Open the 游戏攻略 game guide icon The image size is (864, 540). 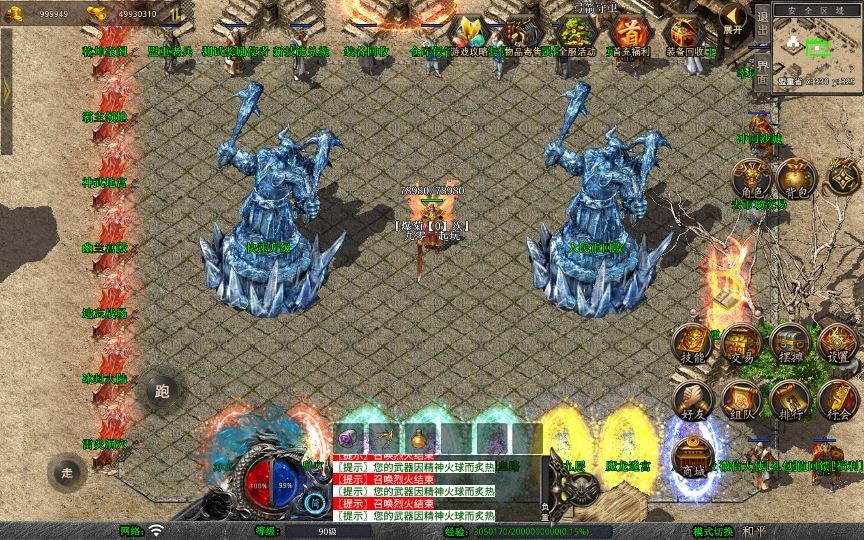pos(468,36)
